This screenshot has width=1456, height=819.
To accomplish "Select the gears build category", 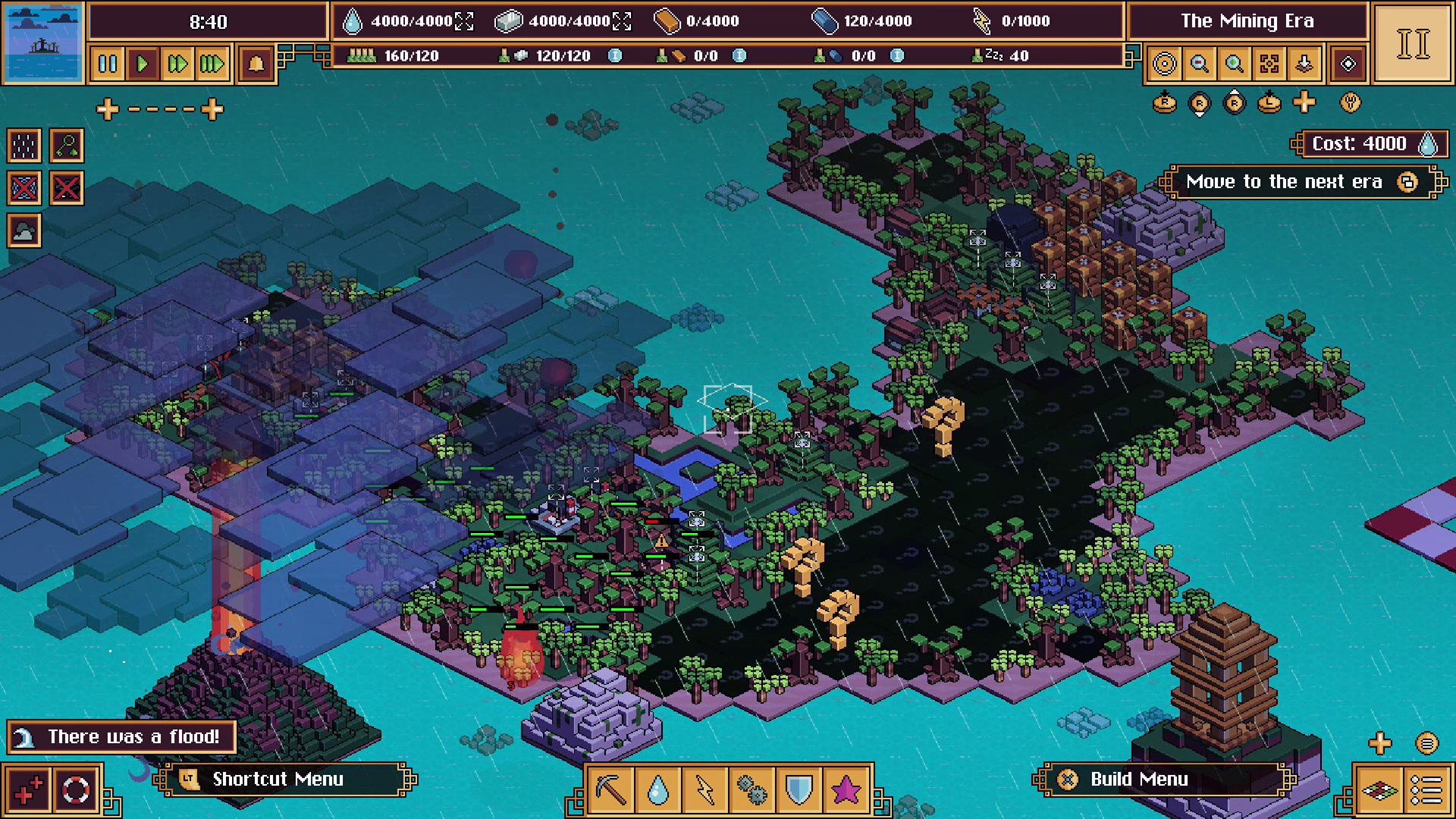I will click(752, 790).
